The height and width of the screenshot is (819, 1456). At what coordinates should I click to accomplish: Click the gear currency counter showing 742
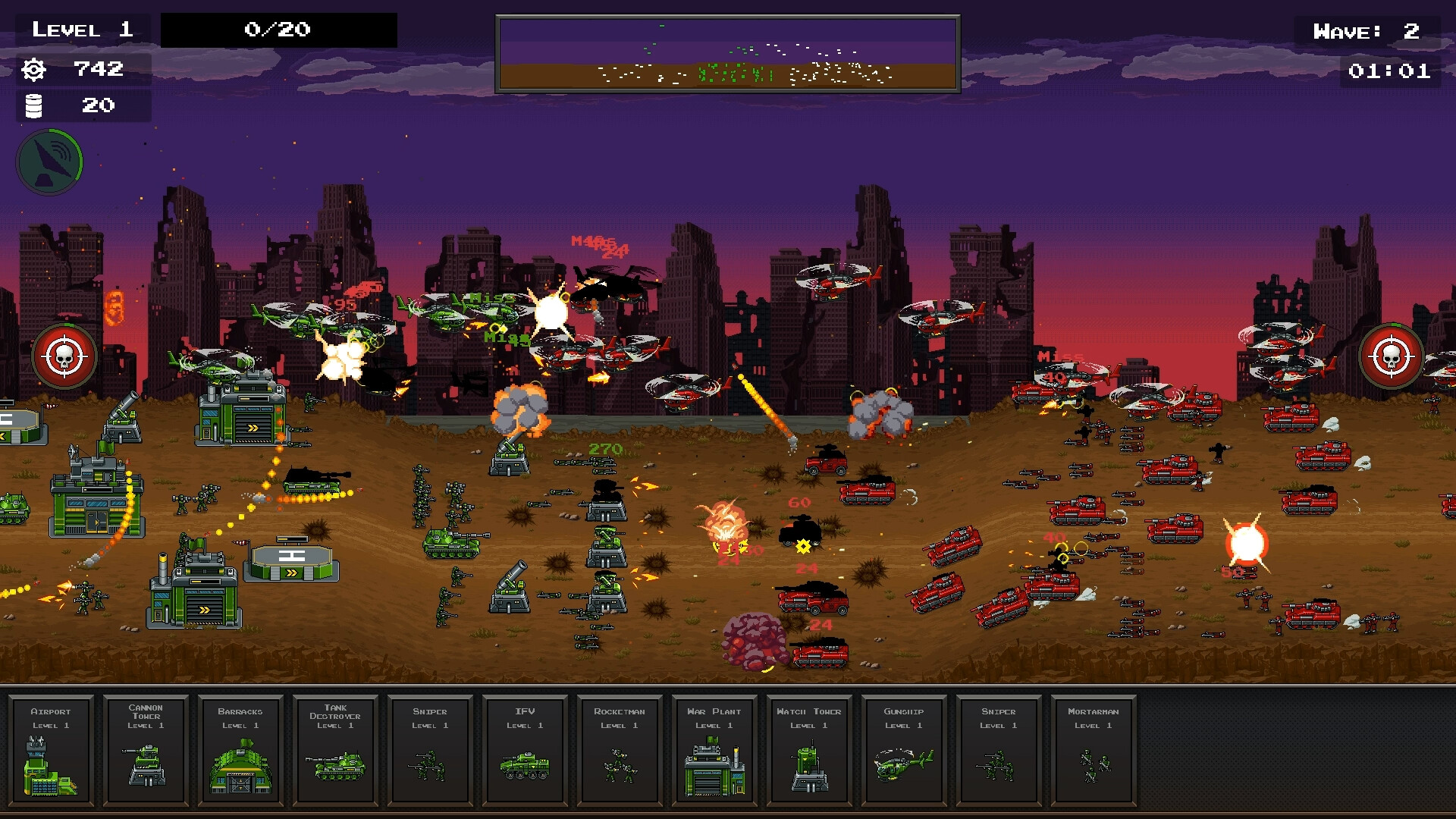click(76, 70)
